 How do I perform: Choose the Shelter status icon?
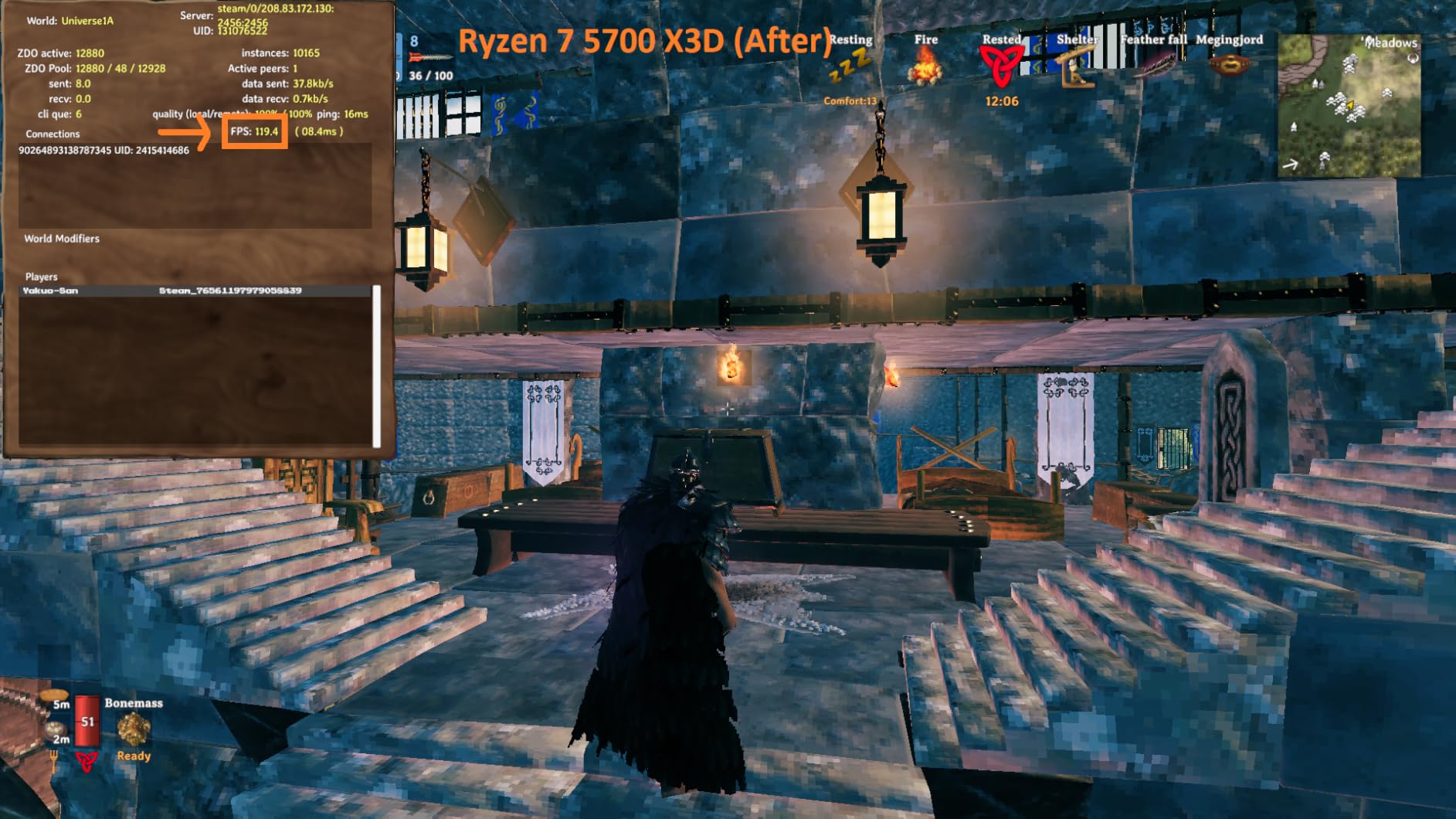[1077, 68]
